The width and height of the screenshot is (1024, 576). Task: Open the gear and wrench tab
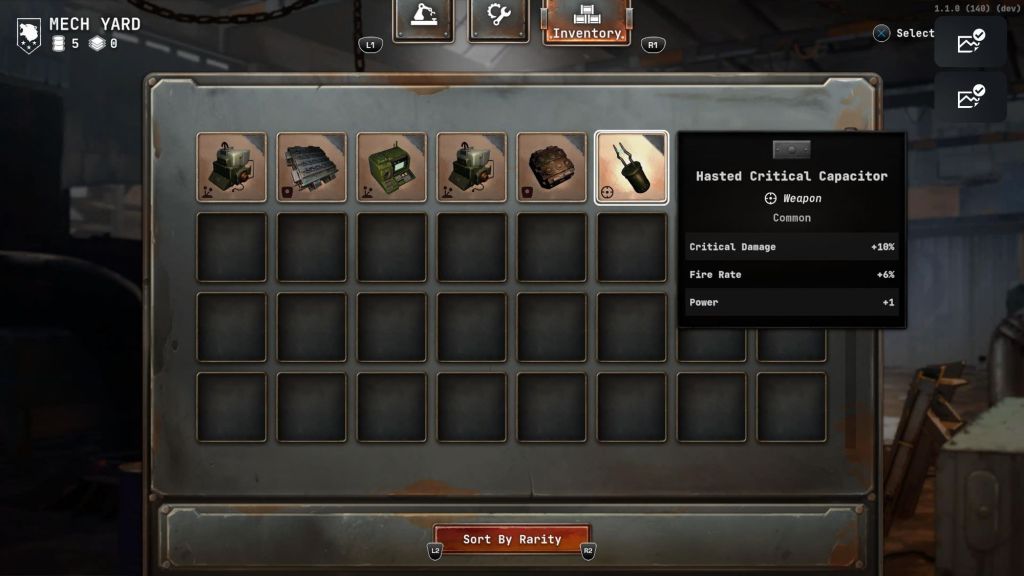tap(499, 19)
